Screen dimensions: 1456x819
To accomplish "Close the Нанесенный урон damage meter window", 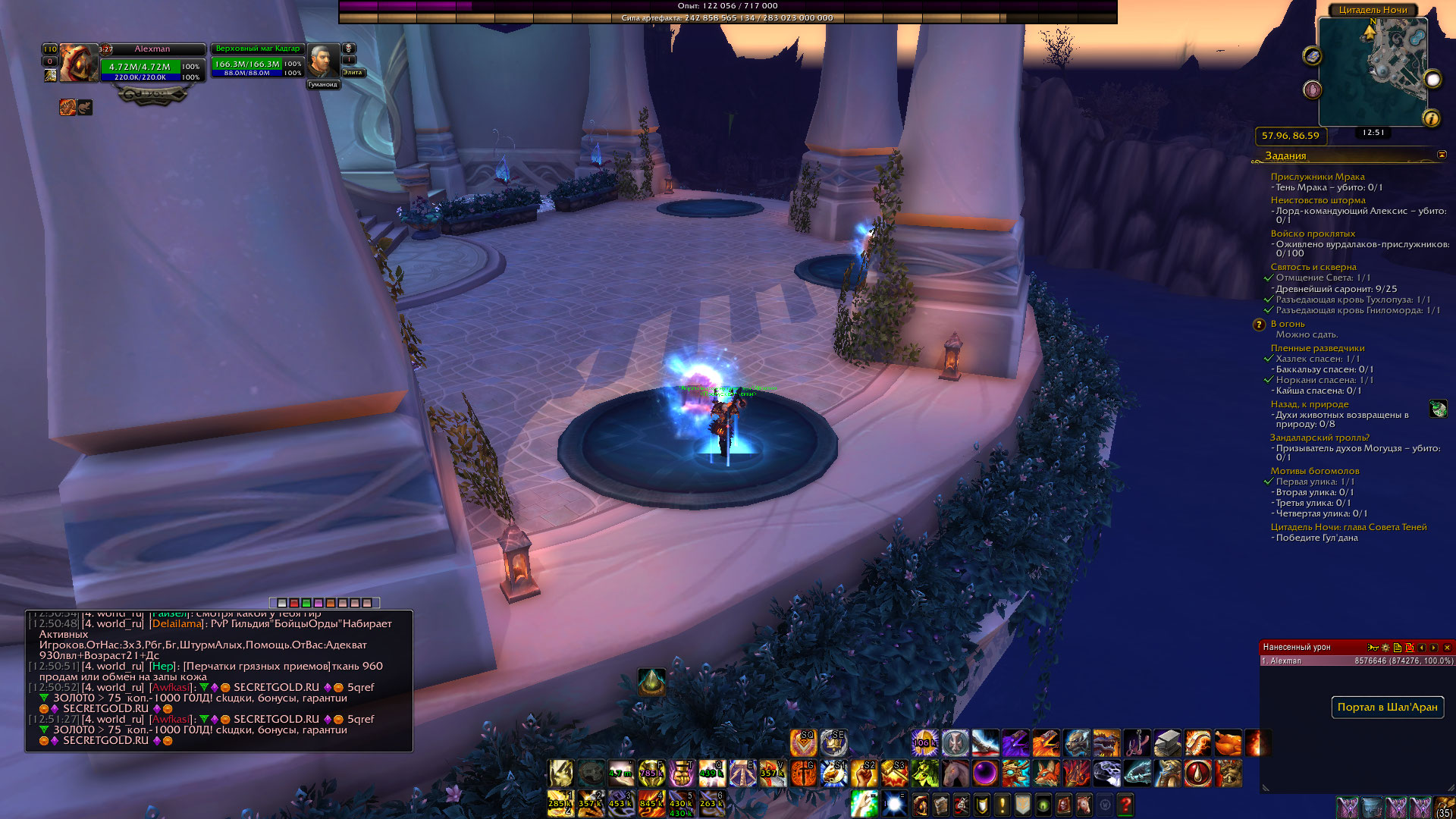I will click(1447, 648).
